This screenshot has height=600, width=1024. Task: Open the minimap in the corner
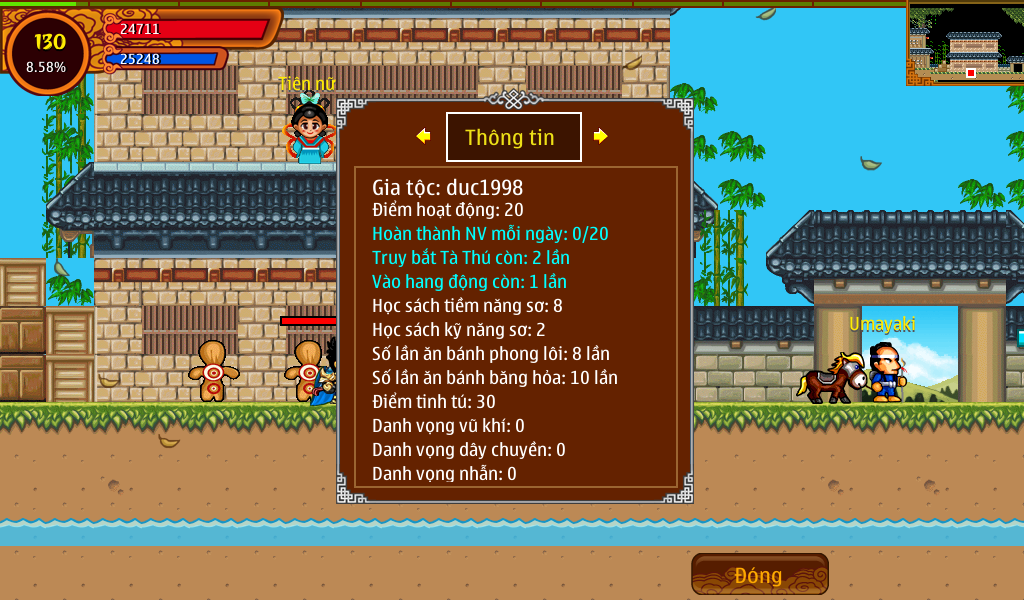click(x=964, y=42)
